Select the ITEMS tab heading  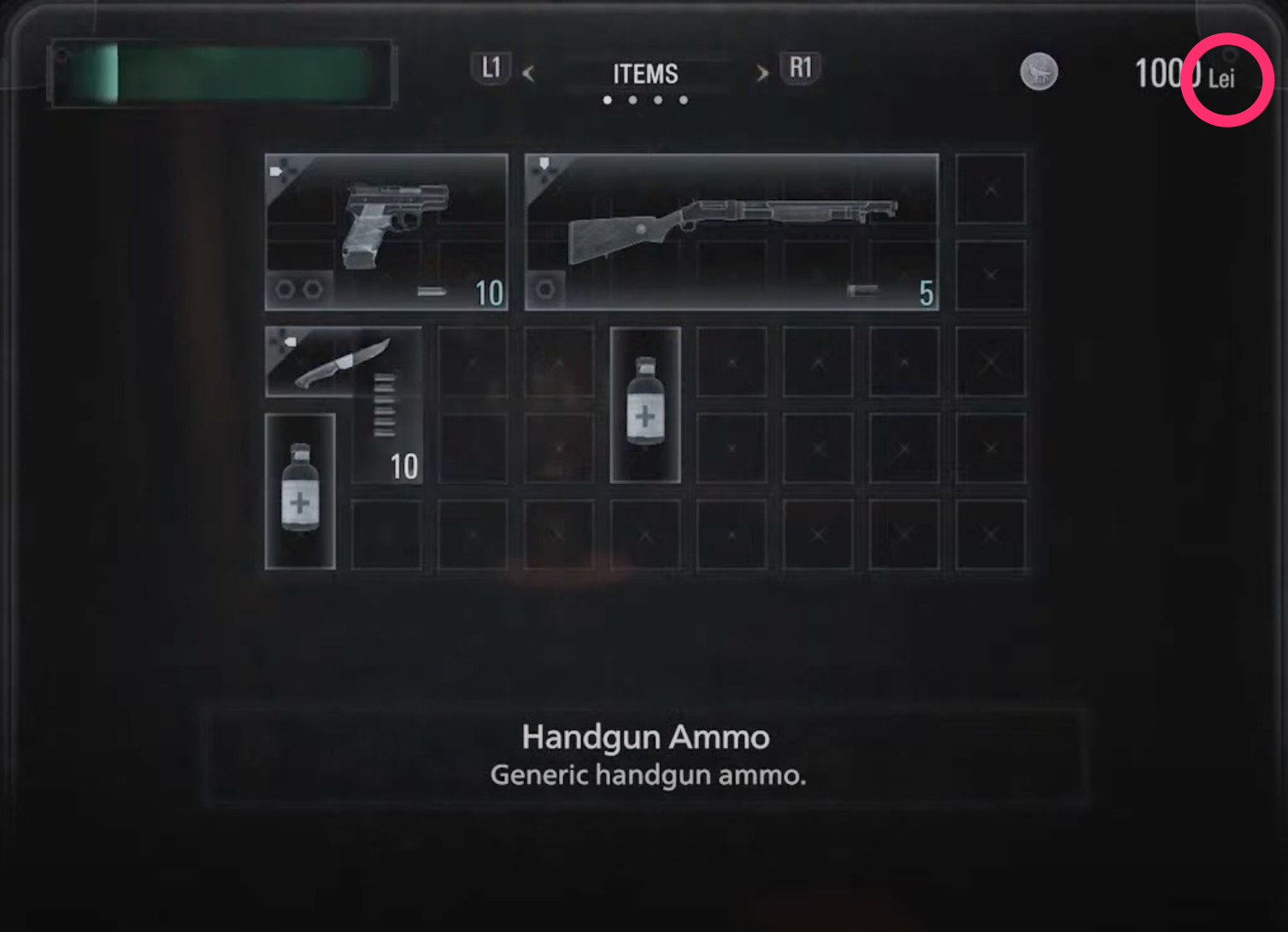[645, 74]
